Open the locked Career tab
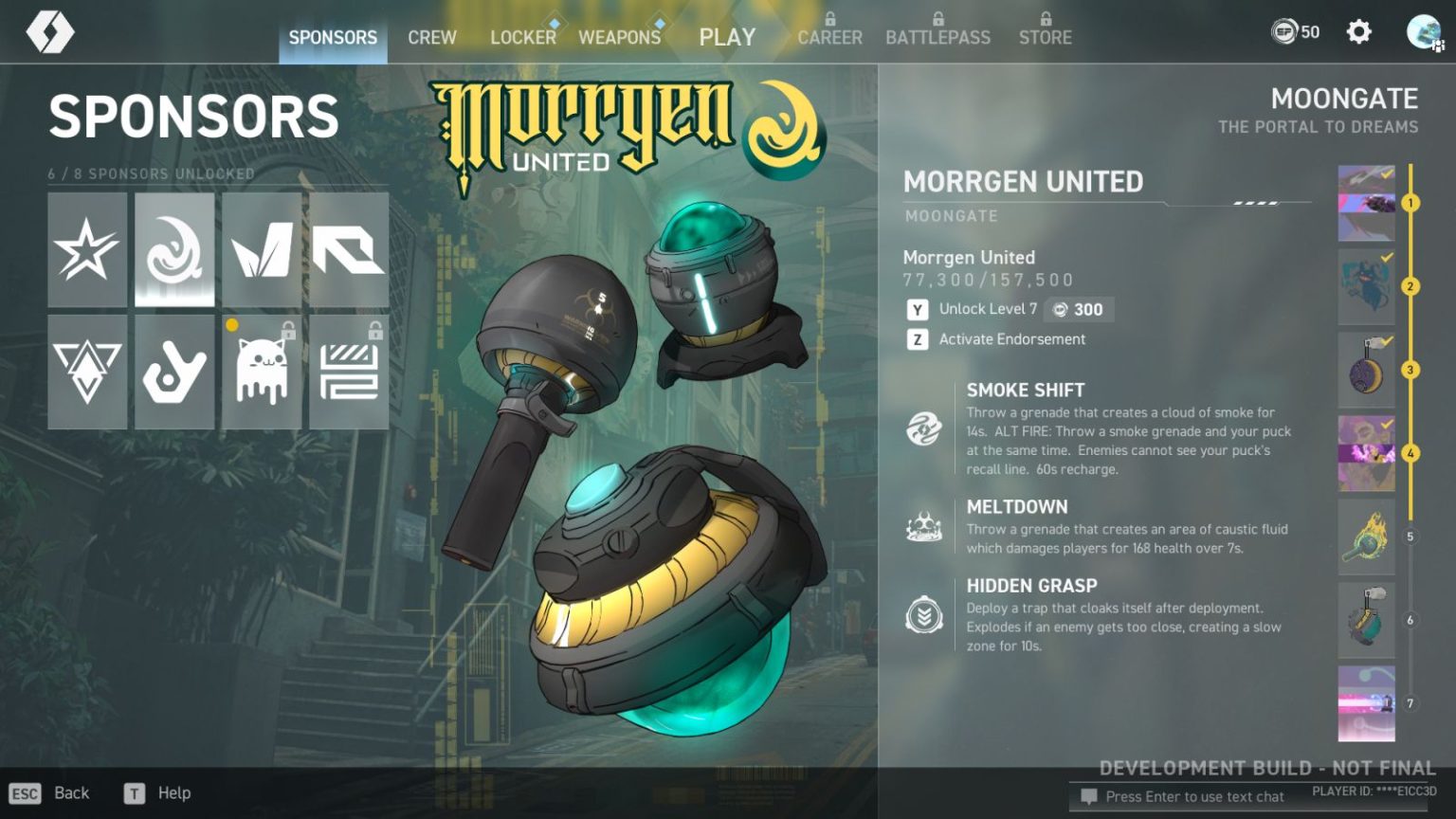Viewport: 1456px width, 819px height. point(829,37)
